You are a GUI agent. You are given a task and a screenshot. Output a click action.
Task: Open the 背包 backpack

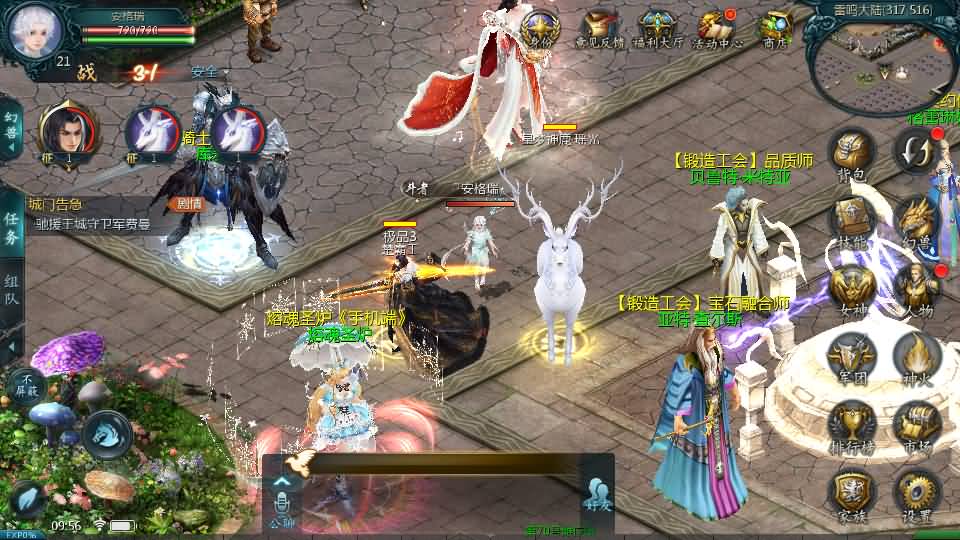tap(850, 153)
